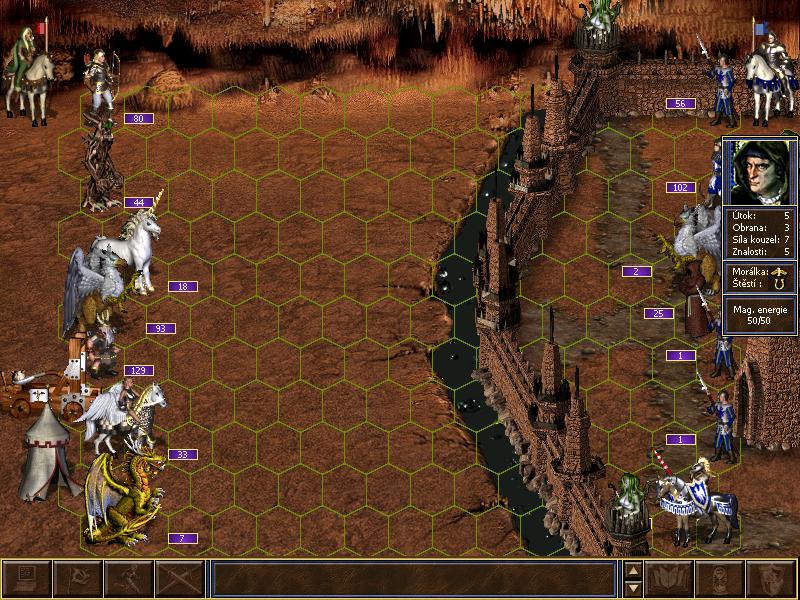
Task: Retreat from combat with the running figure button
Action: coord(129,579)
